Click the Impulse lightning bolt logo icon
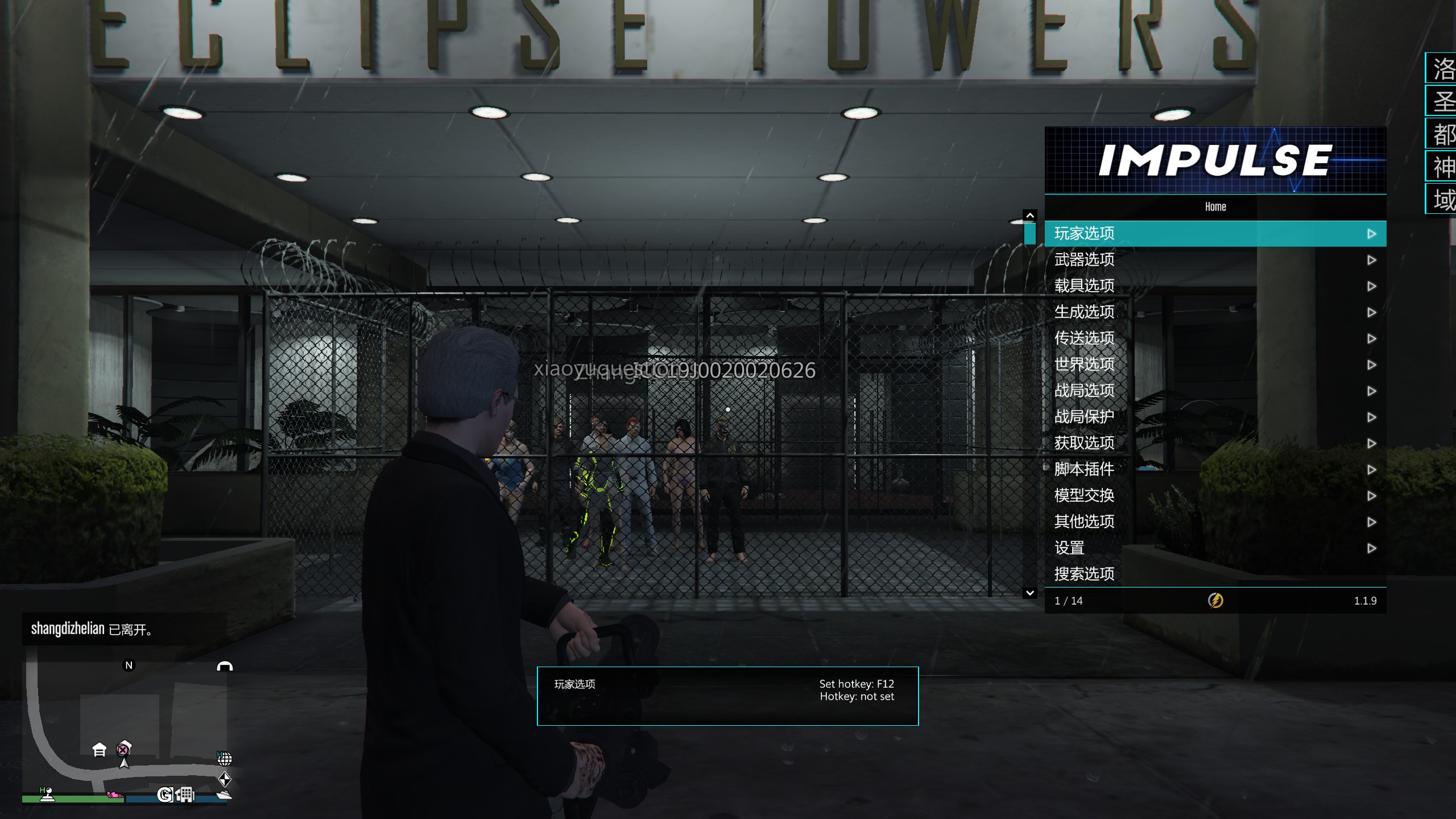 pos(1215,601)
